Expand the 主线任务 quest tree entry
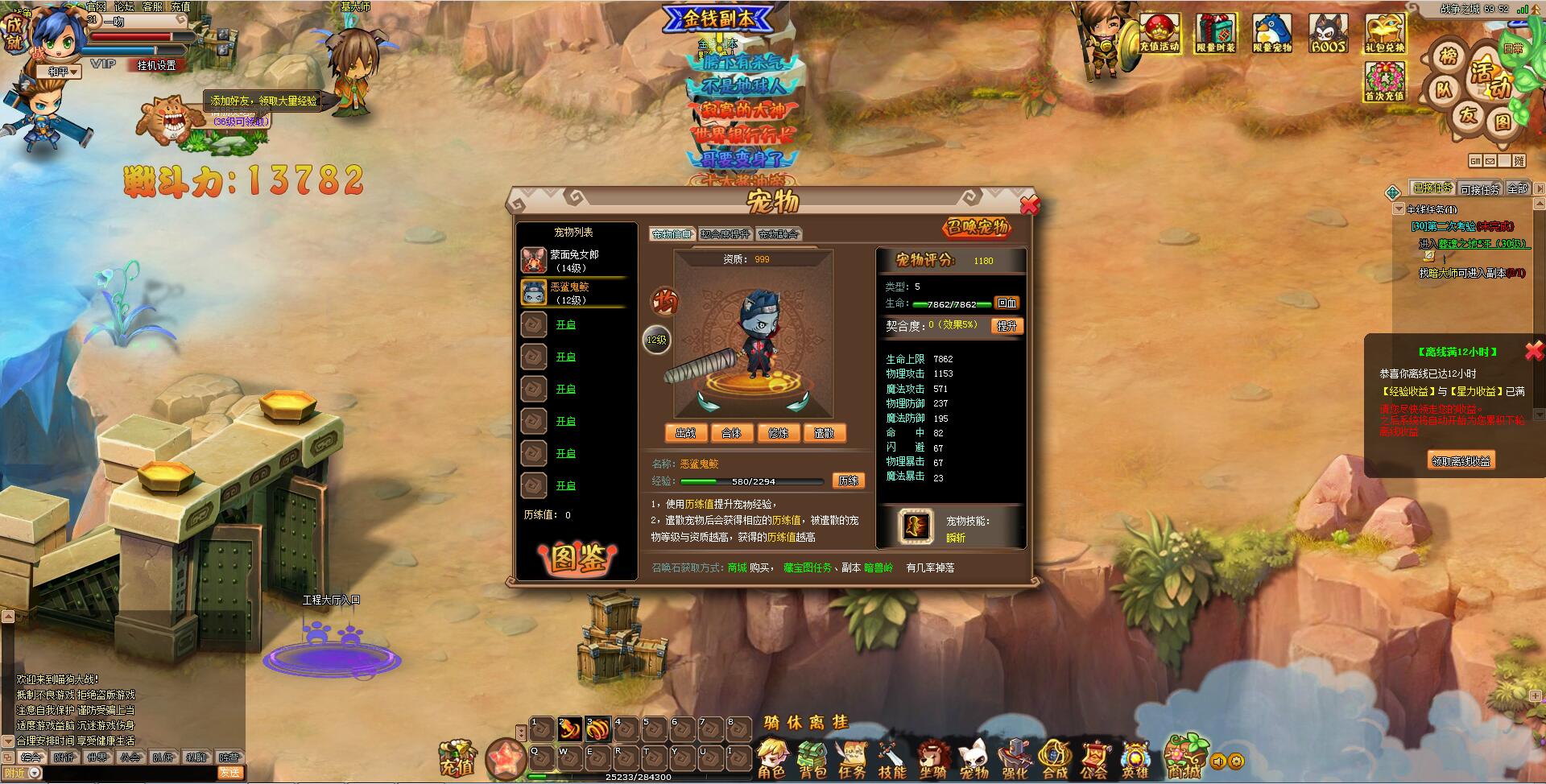Viewport: 1546px width, 784px height. click(1399, 209)
